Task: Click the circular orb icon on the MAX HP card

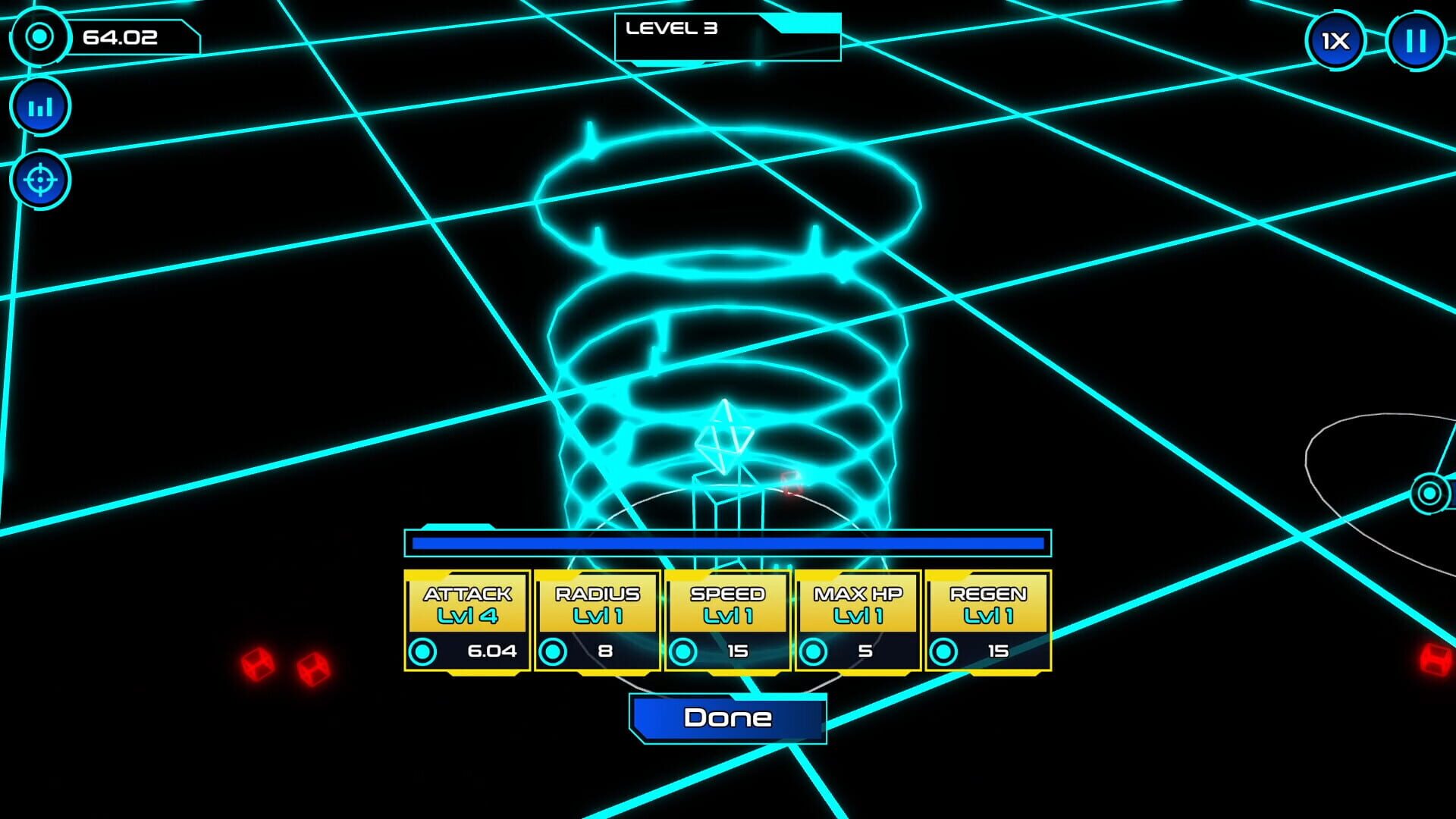Action: pos(814,651)
